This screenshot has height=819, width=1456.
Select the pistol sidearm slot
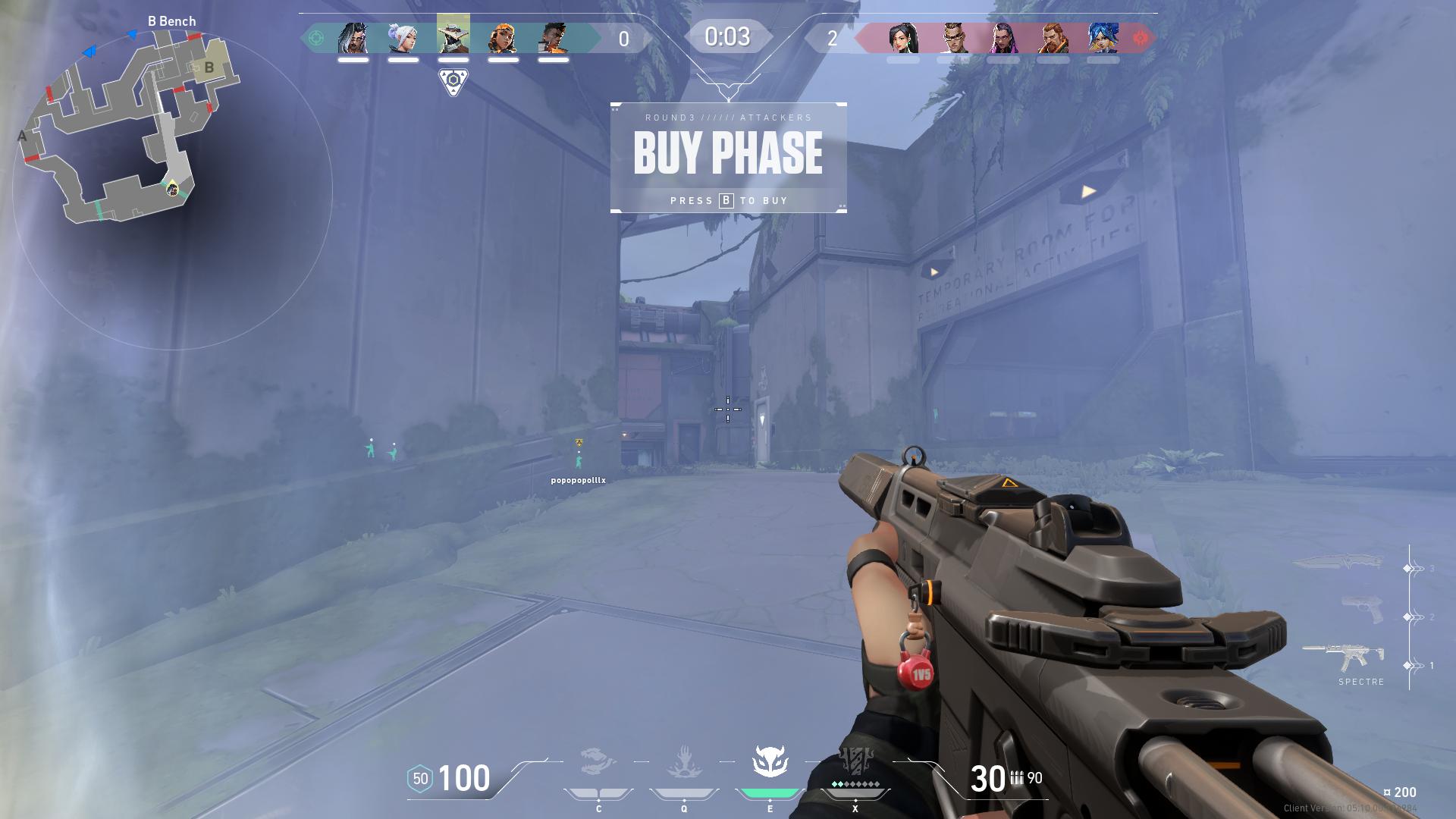tap(1361, 609)
